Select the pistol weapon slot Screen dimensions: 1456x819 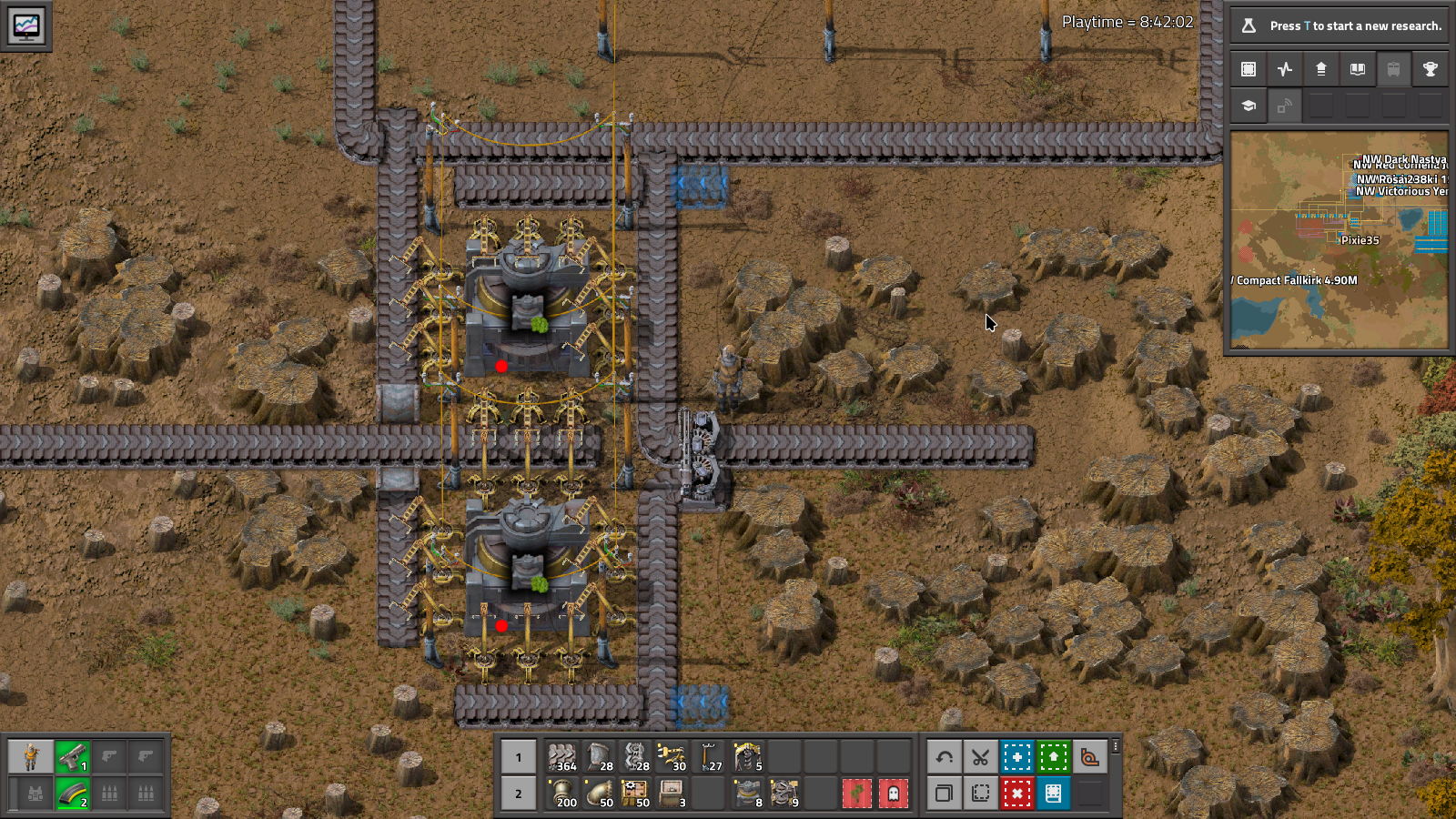point(72,757)
